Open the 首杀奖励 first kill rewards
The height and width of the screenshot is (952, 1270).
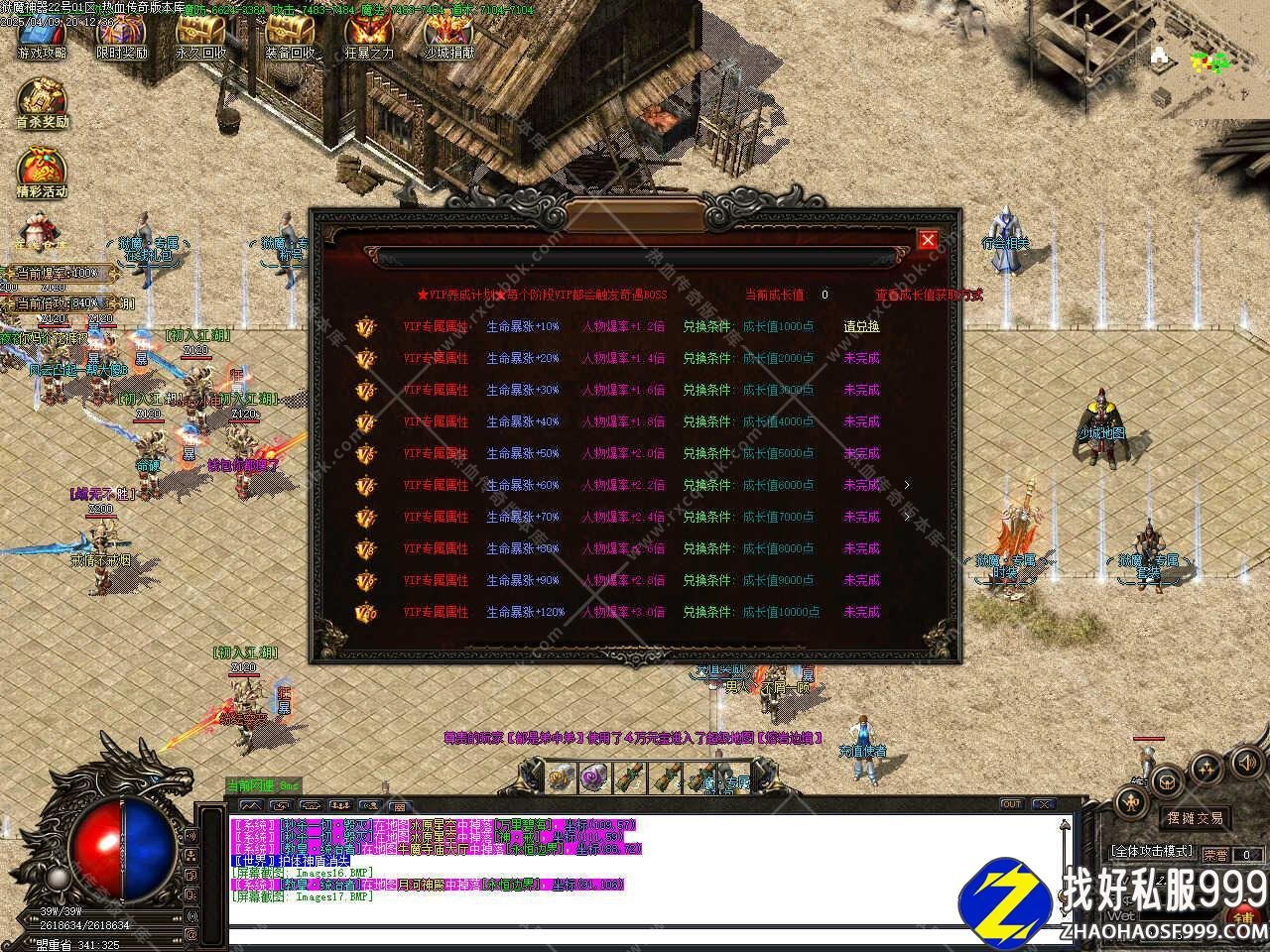(x=42, y=104)
